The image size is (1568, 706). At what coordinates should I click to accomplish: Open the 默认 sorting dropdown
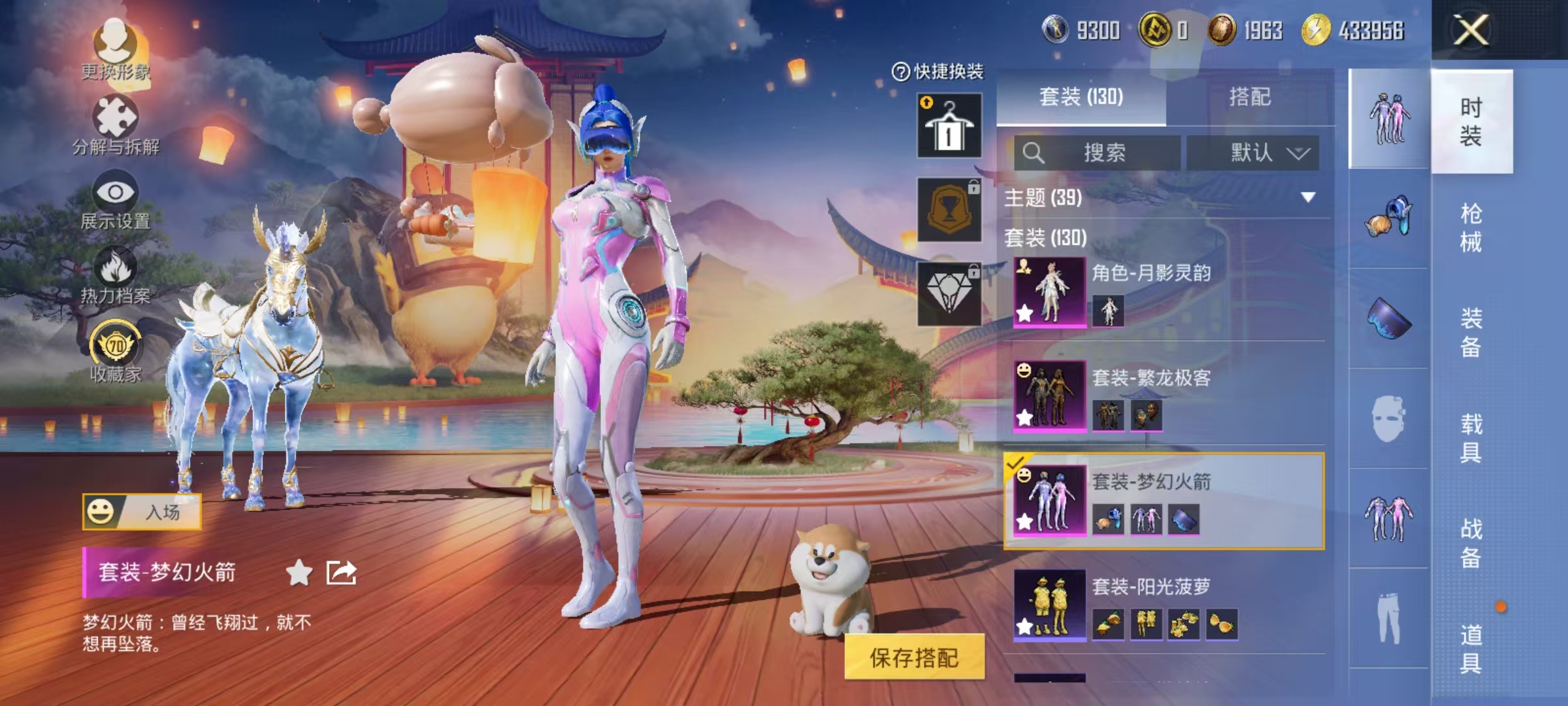1253,151
